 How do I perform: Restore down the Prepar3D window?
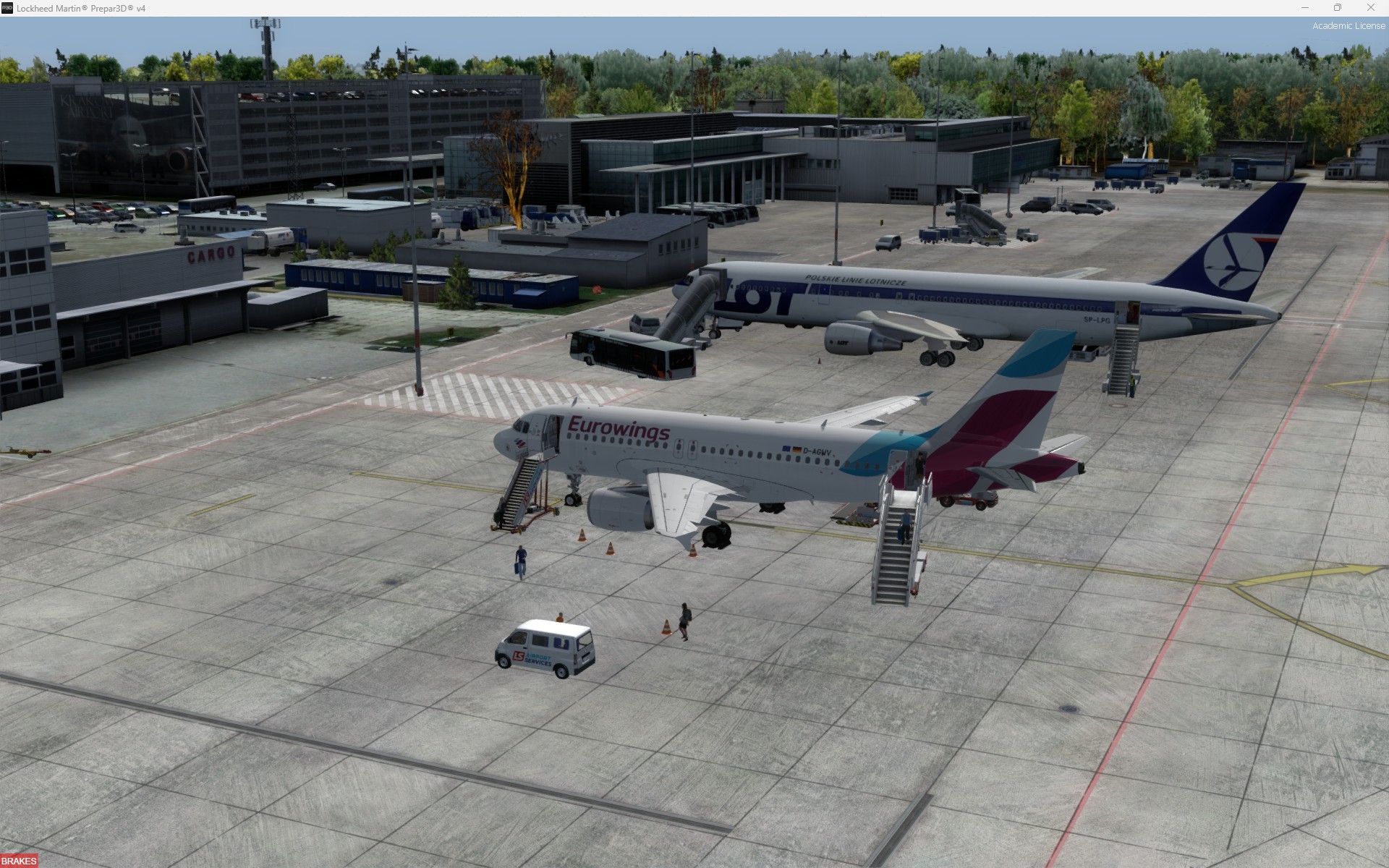click(1338, 8)
